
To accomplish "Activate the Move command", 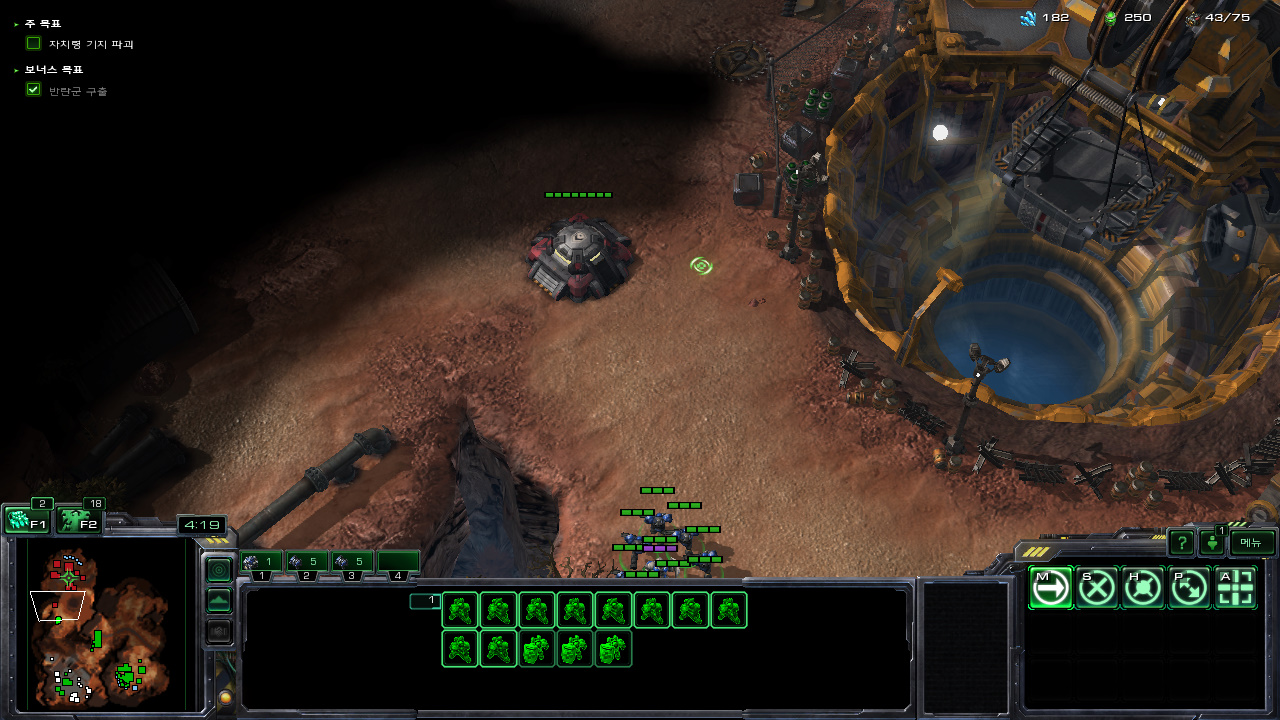I will (x=1050, y=588).
